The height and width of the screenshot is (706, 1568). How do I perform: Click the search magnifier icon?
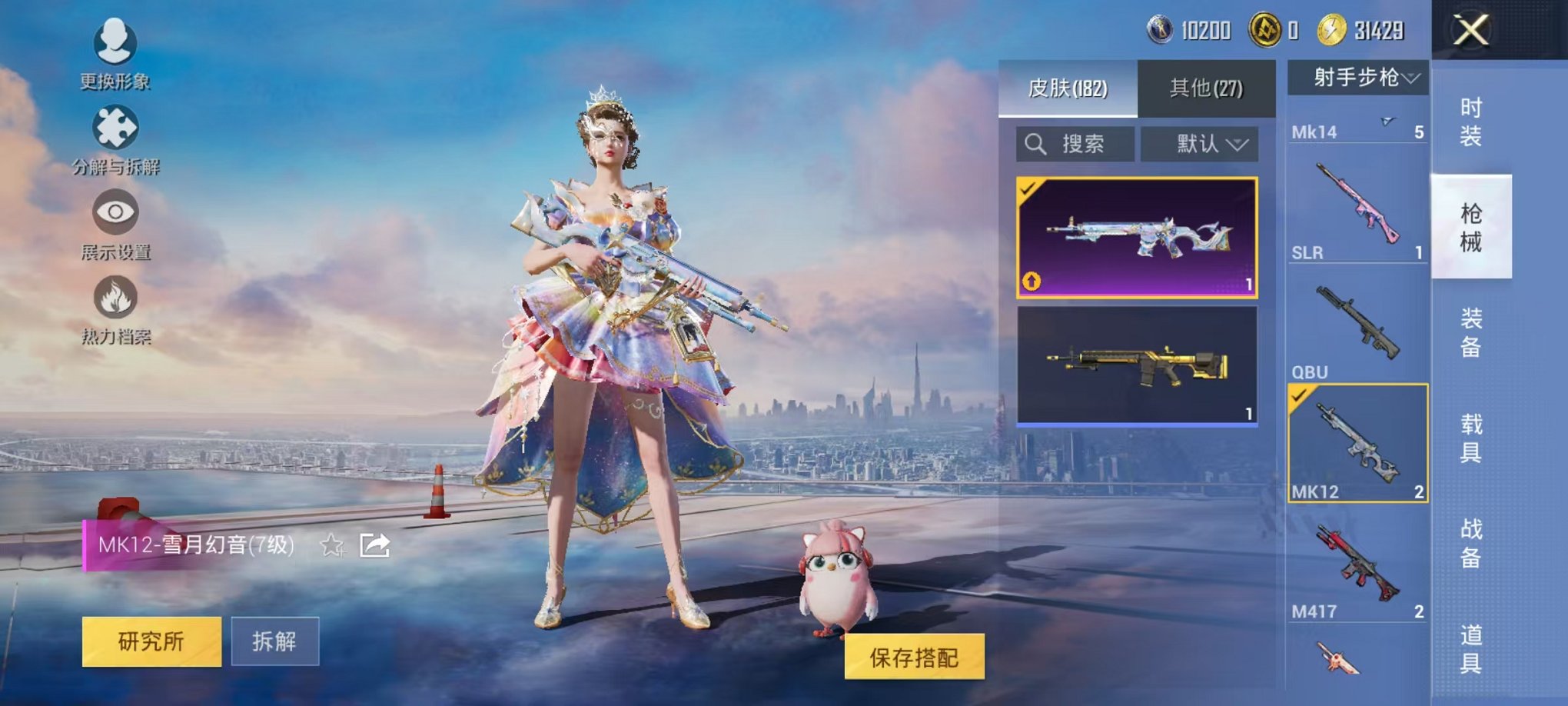pyautogui.click(x=1036, y=145)
